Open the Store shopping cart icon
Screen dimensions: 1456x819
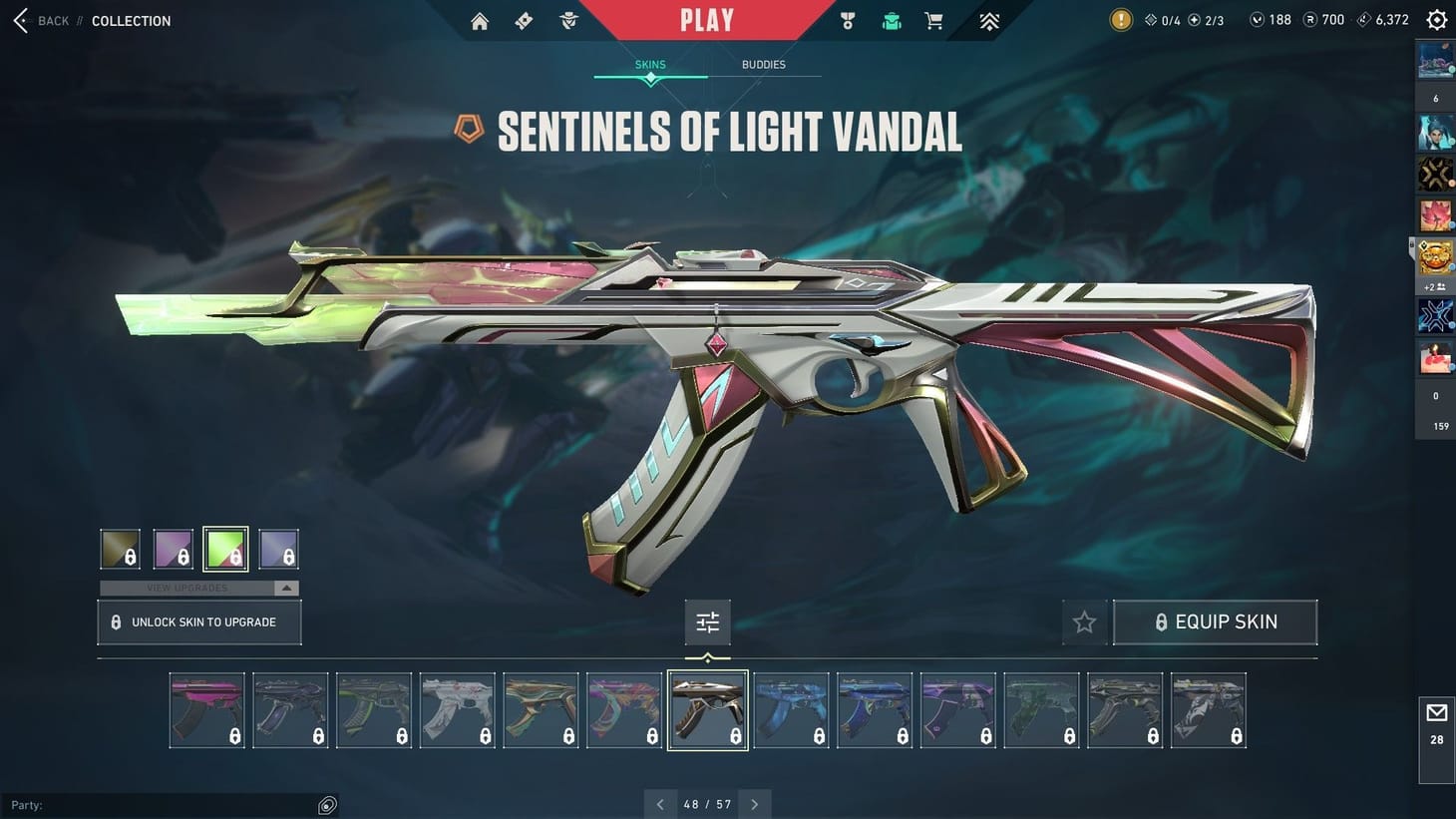tap(932, 20)
